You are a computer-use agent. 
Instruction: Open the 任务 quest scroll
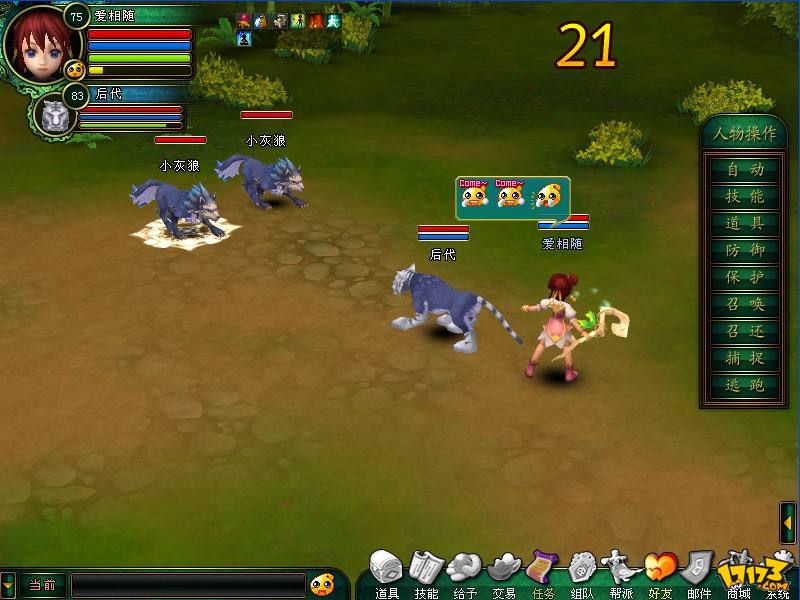pos(543,573)
